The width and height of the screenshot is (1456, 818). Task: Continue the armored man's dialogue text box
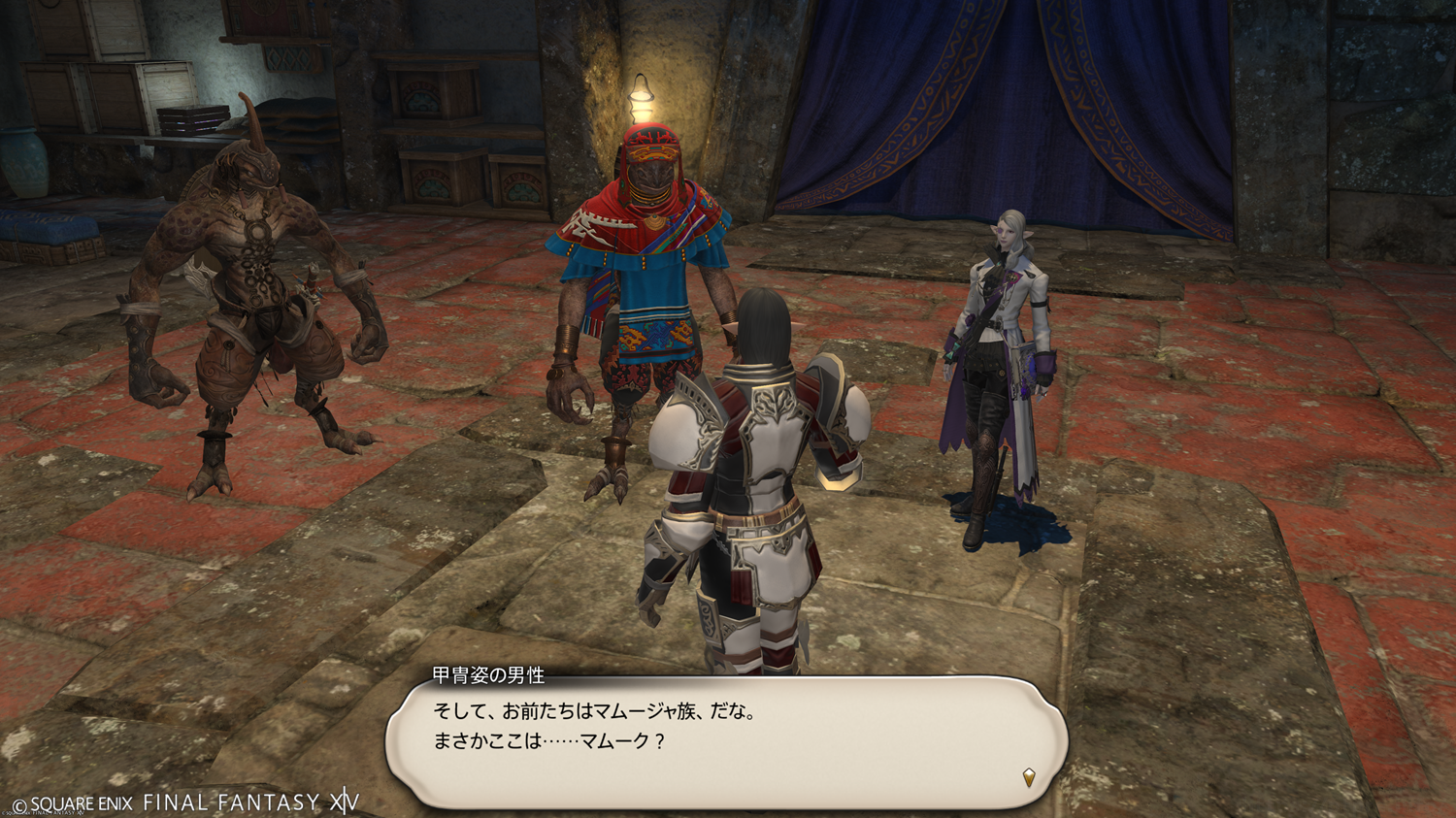[726, 741]
